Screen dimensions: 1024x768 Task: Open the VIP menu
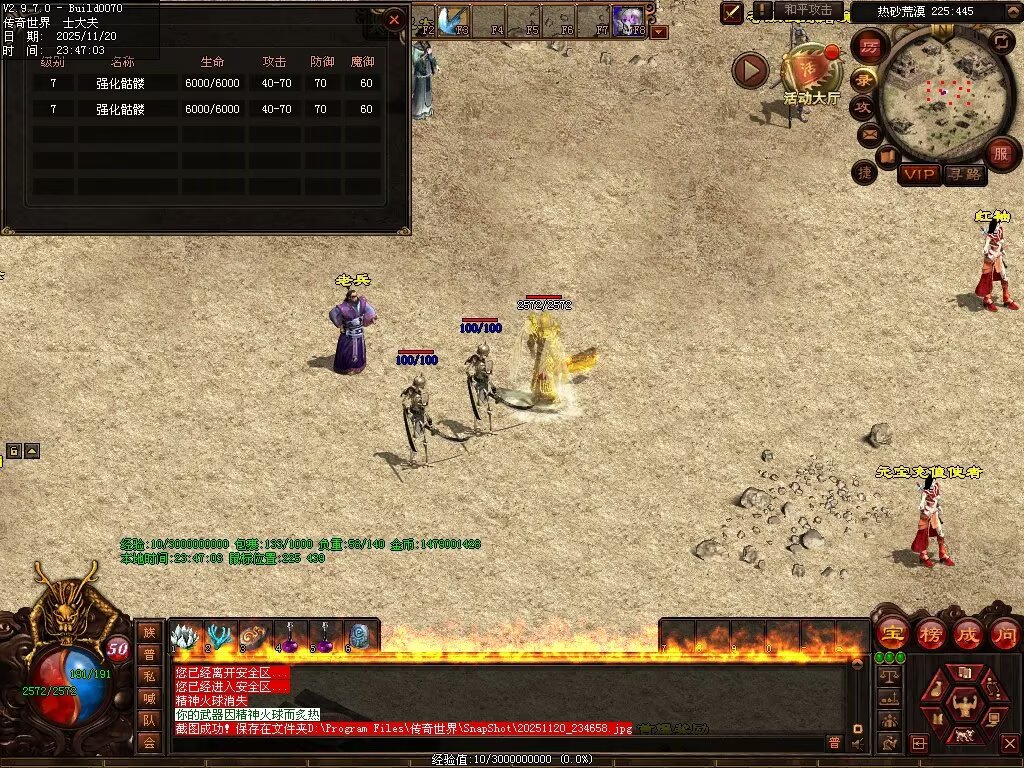pyautogui.click(x=918, y=174)
